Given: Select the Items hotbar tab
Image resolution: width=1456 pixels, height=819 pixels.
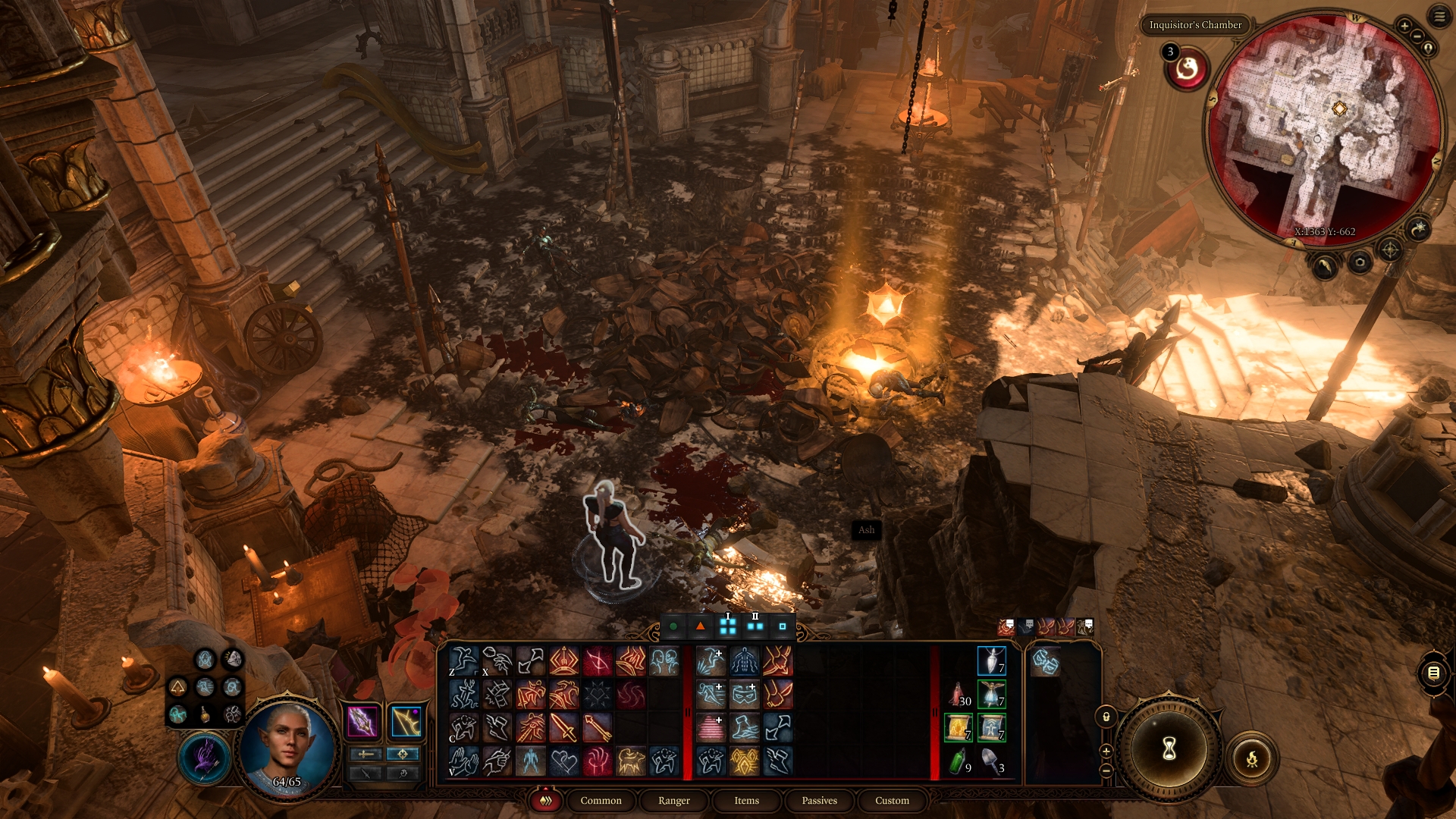Looking at the screenshot, I should pyautogui.click(x=746, y=801).
